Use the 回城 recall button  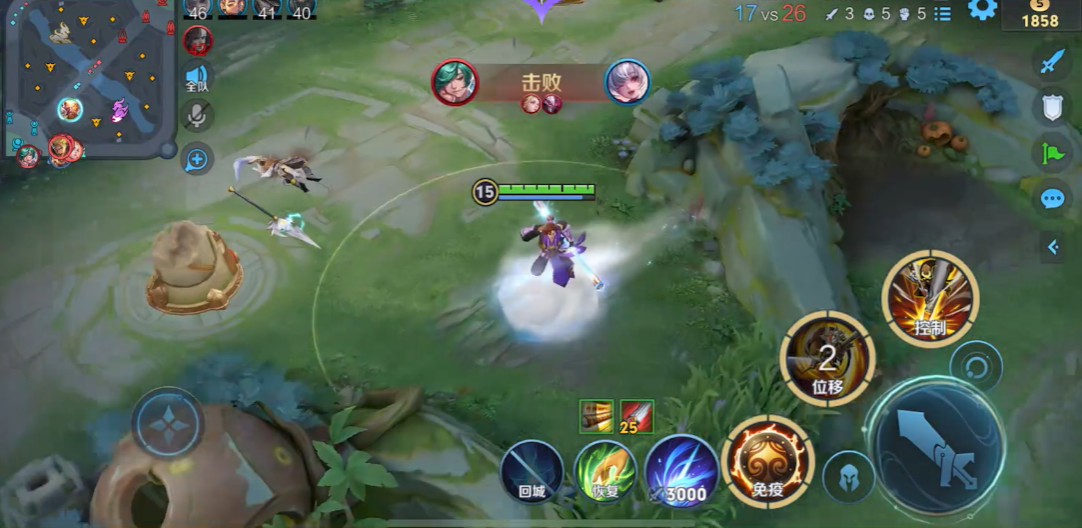pyautogui.click(x=531, y=471)
